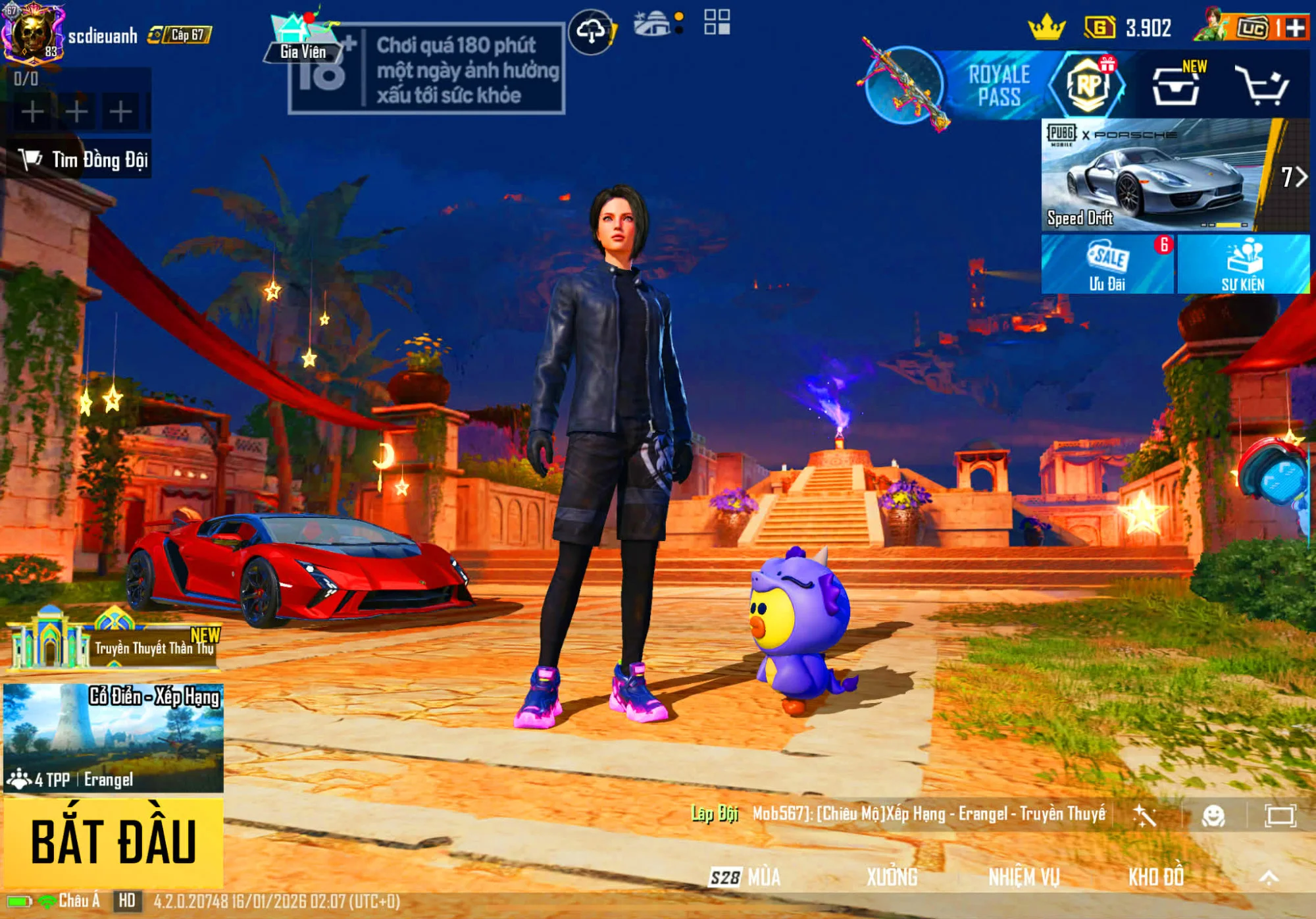
Task: Start the match with BẮT ĐẦU
Action: [x=113, y=842]
